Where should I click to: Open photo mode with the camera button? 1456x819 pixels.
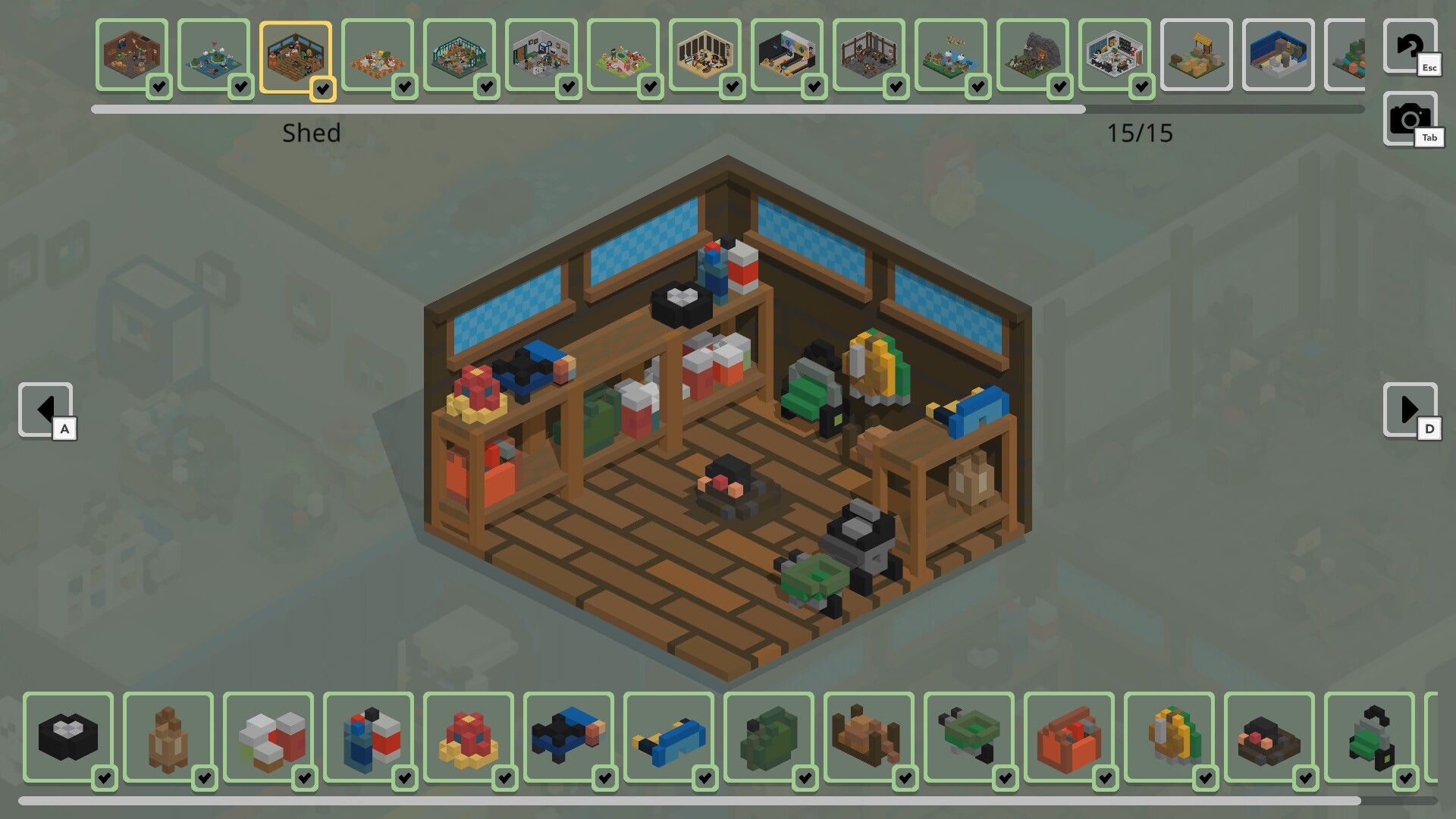pos(1409,119)
